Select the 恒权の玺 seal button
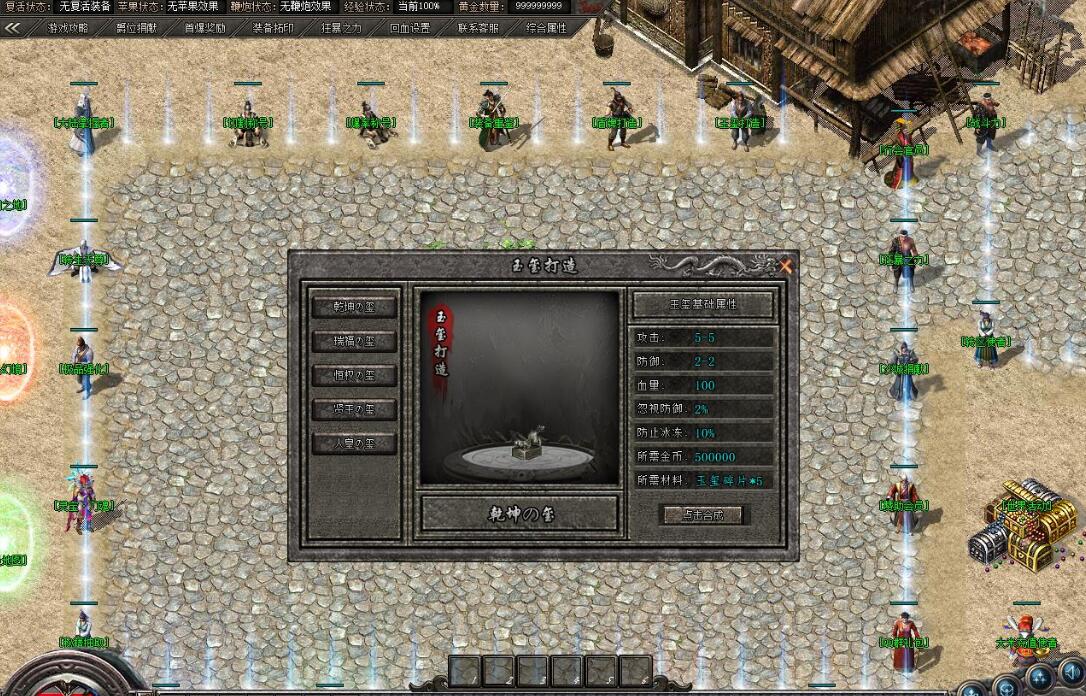 tap(354, 375)
